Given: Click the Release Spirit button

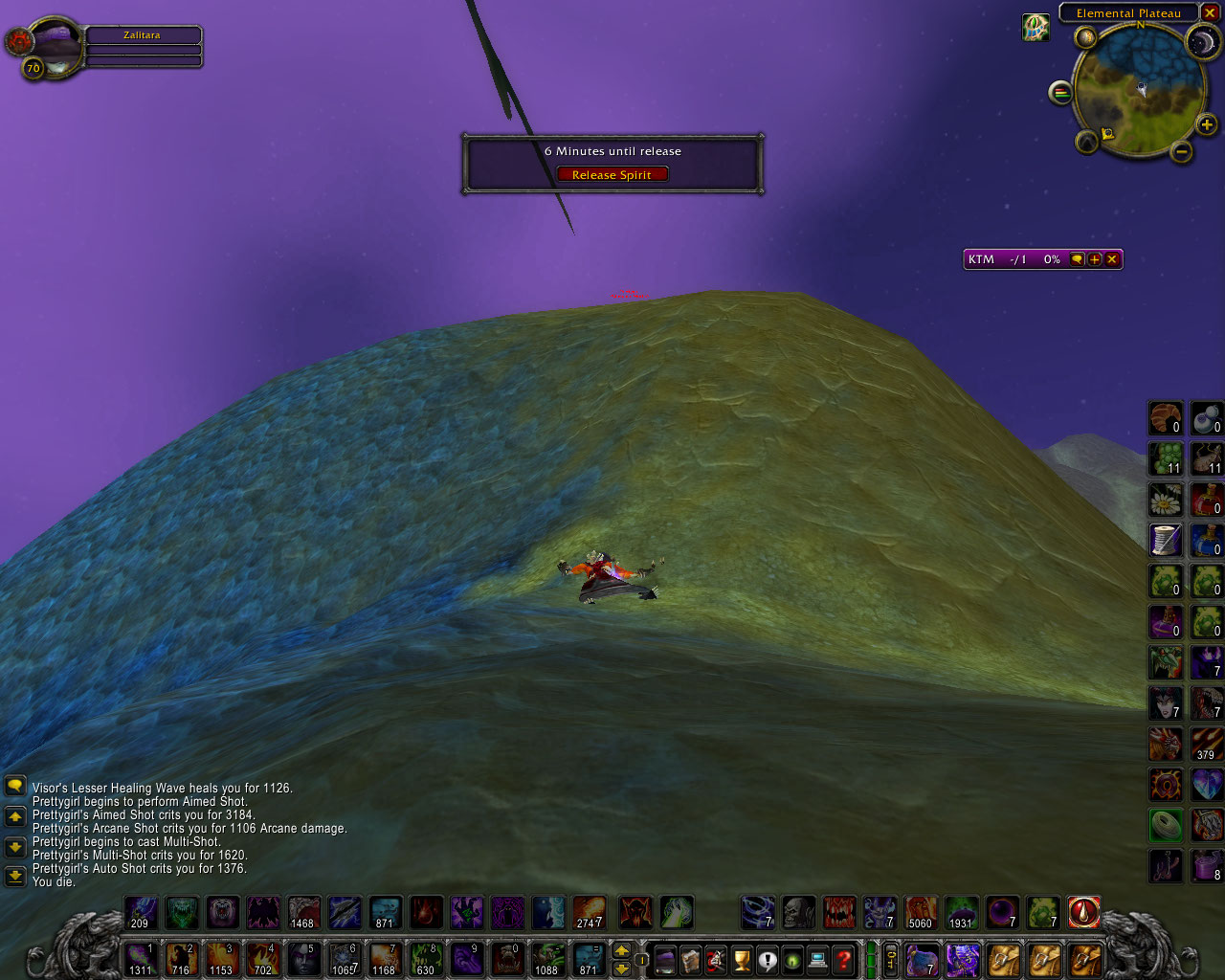Looking at the screenshot, I should [612, 175].
